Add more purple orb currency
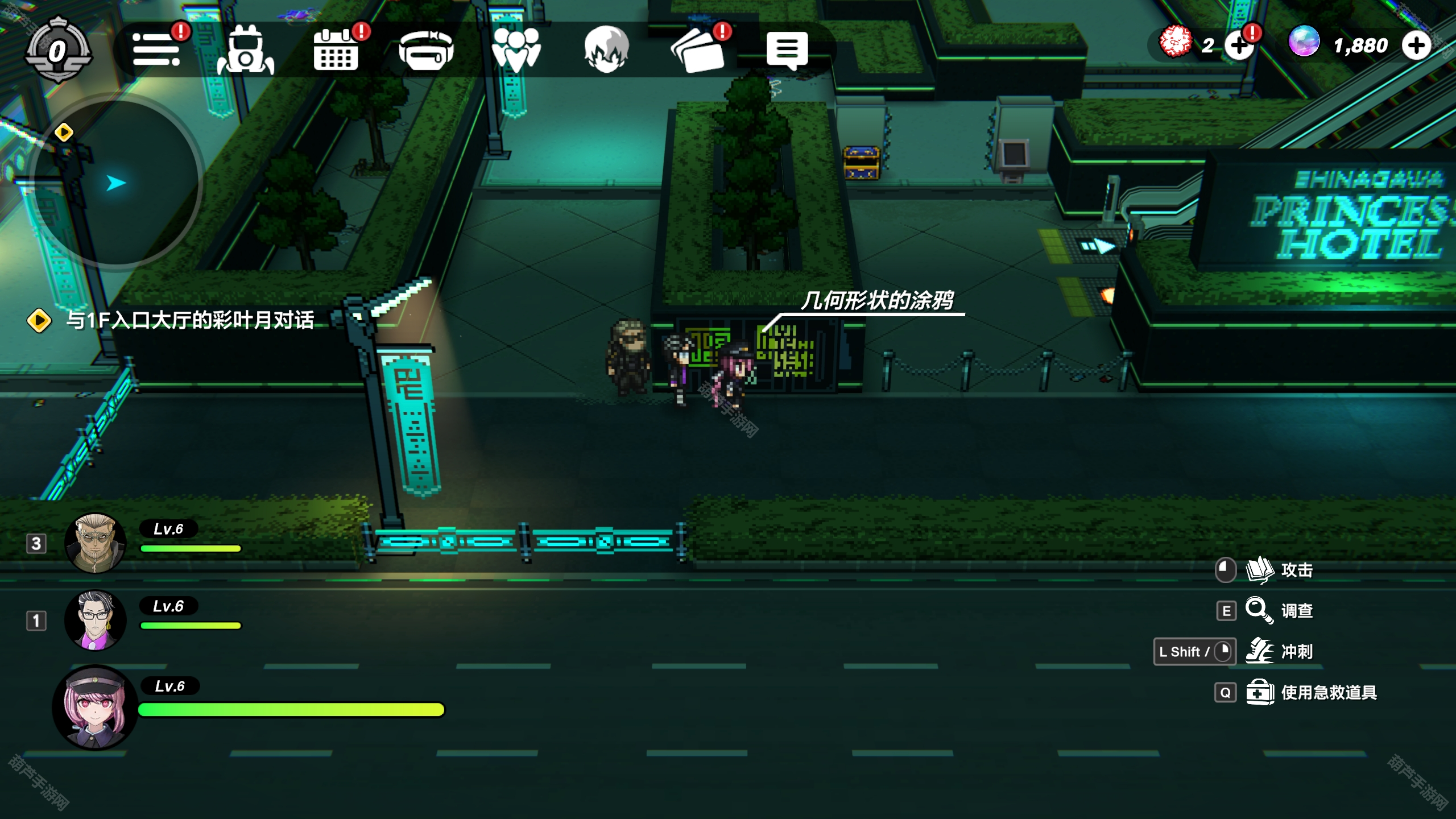1456x819 pixels. (1416, 45)
